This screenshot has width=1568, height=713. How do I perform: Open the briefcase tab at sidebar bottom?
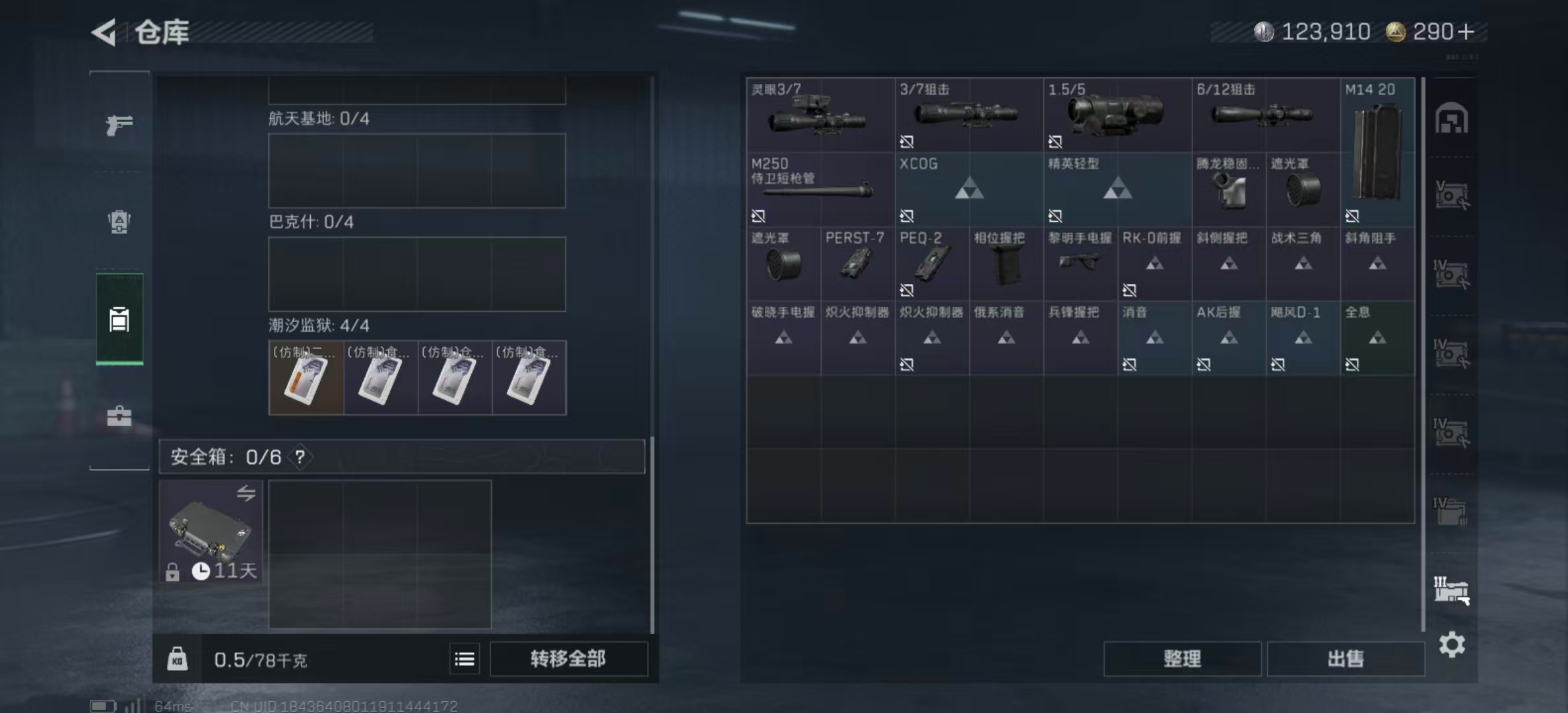coord(119,416)
